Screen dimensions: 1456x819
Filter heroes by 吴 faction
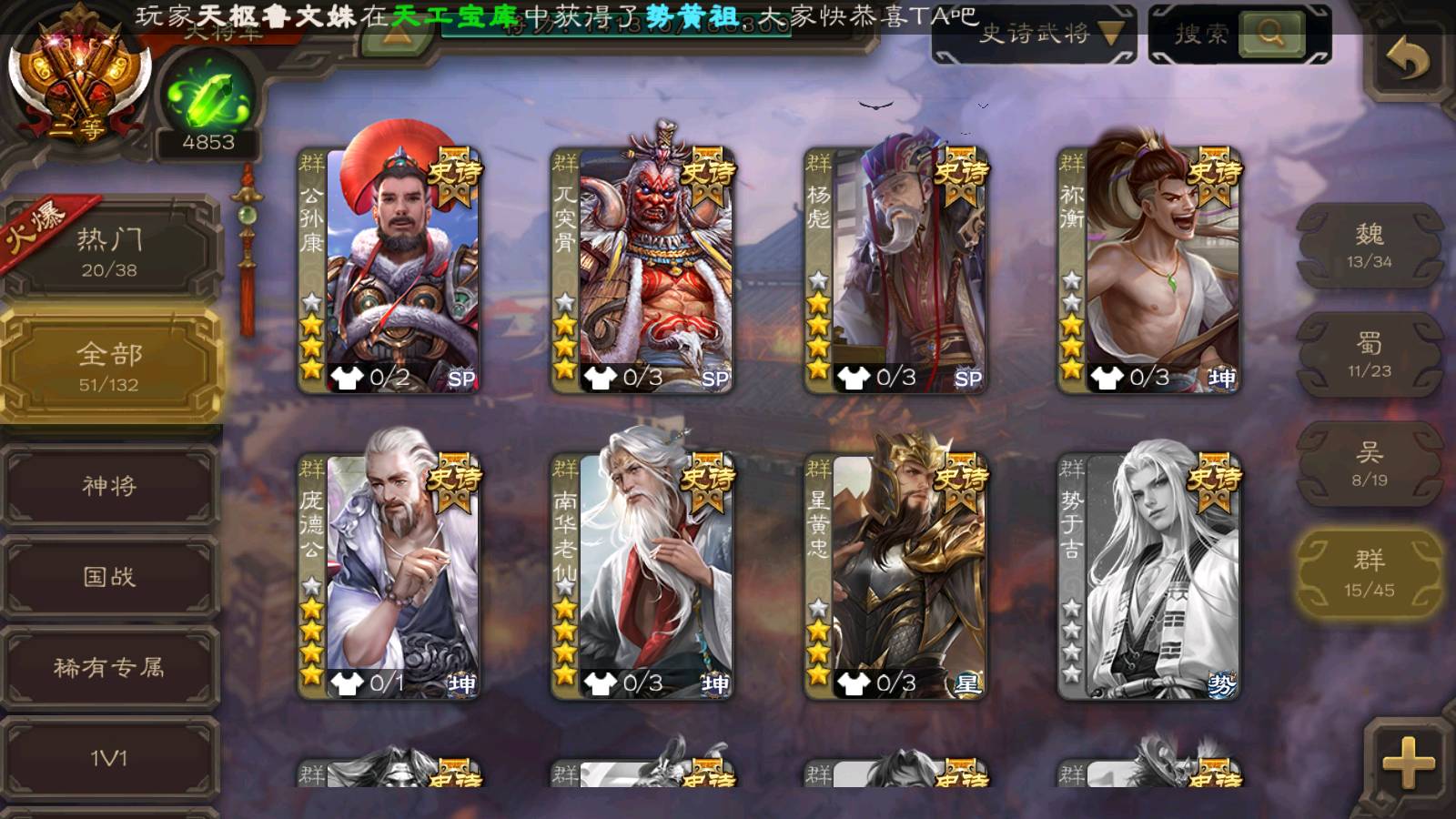[x=1369, y=464]
